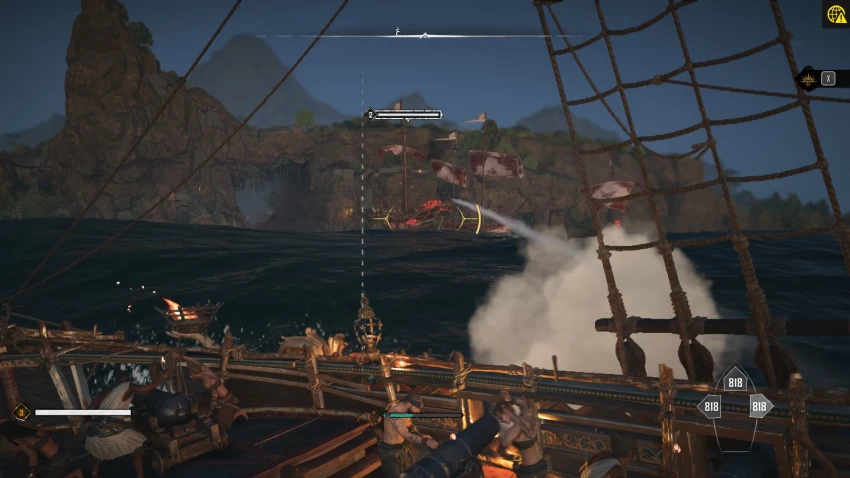Click the ship rank 3 diamond badge
Screen dimensions: 850x478
point(20,411)
